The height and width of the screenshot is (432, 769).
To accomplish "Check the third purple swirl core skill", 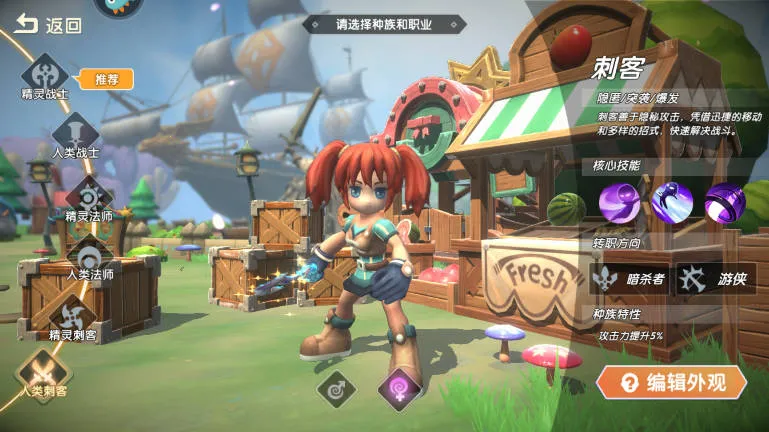I will [724, 204].
